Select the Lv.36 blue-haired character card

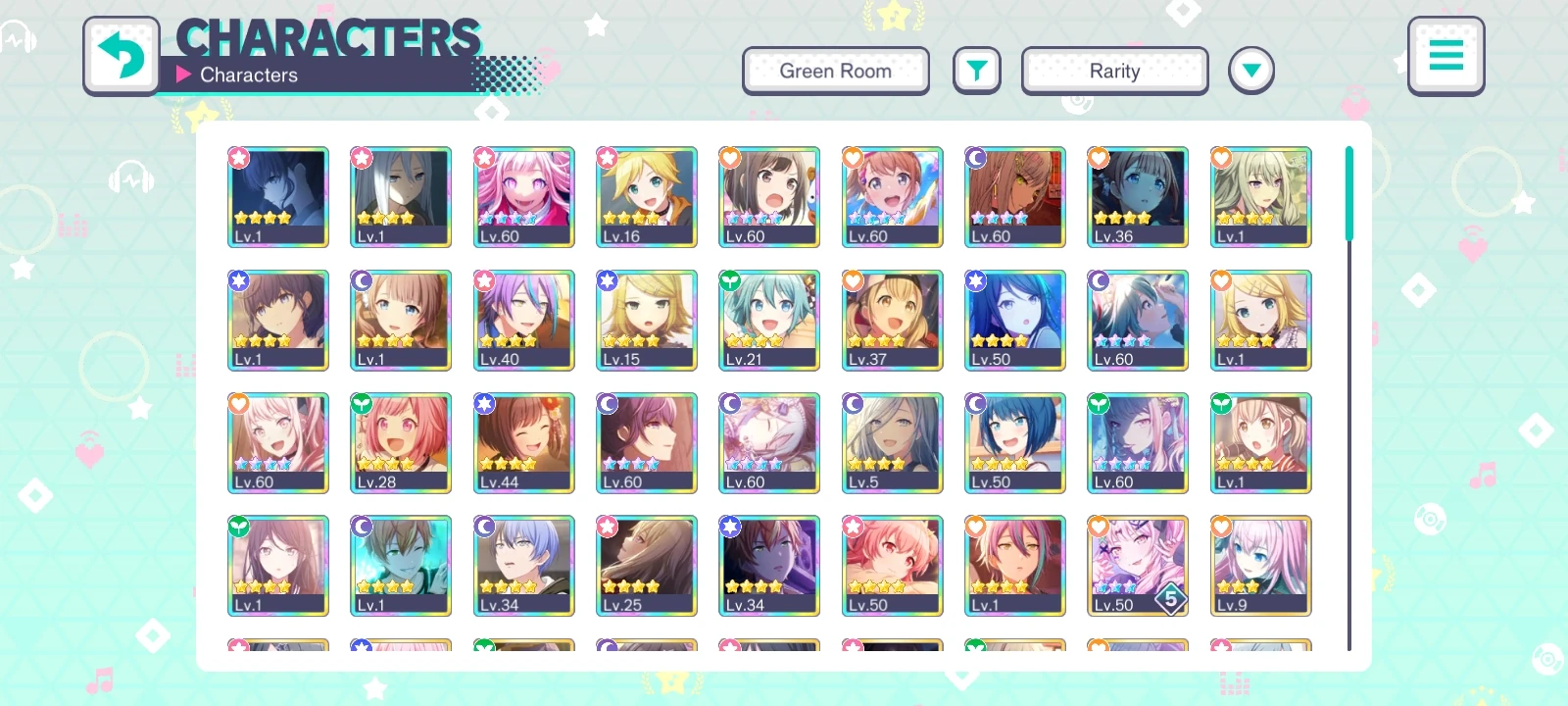tap(1137, 196)
